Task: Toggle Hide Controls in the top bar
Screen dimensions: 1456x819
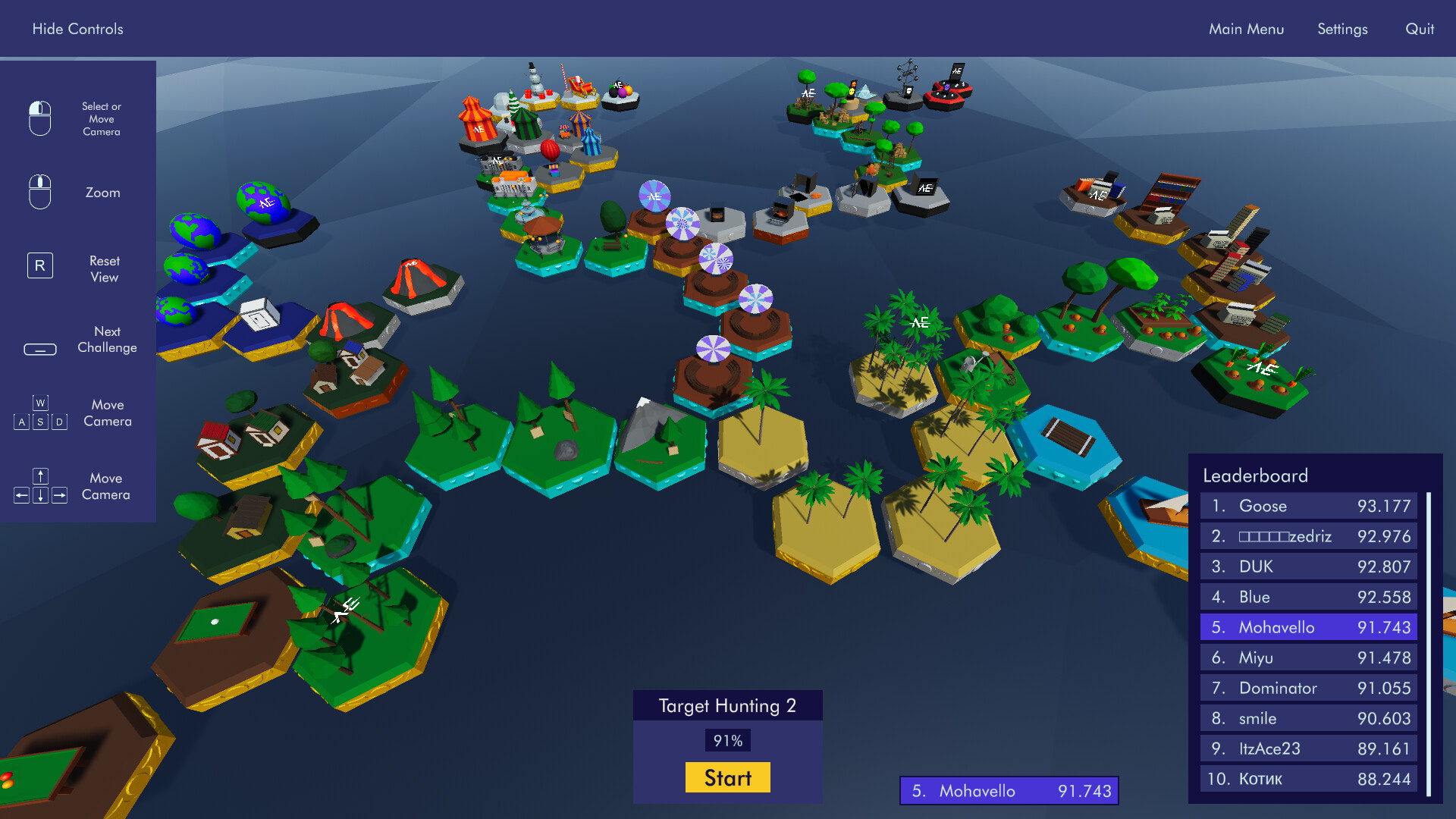Action: pos(77,29)
